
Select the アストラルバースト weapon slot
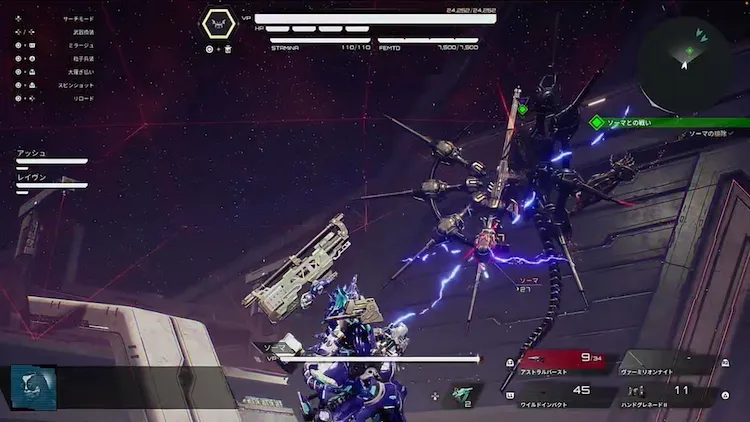[x=565, y=362]
